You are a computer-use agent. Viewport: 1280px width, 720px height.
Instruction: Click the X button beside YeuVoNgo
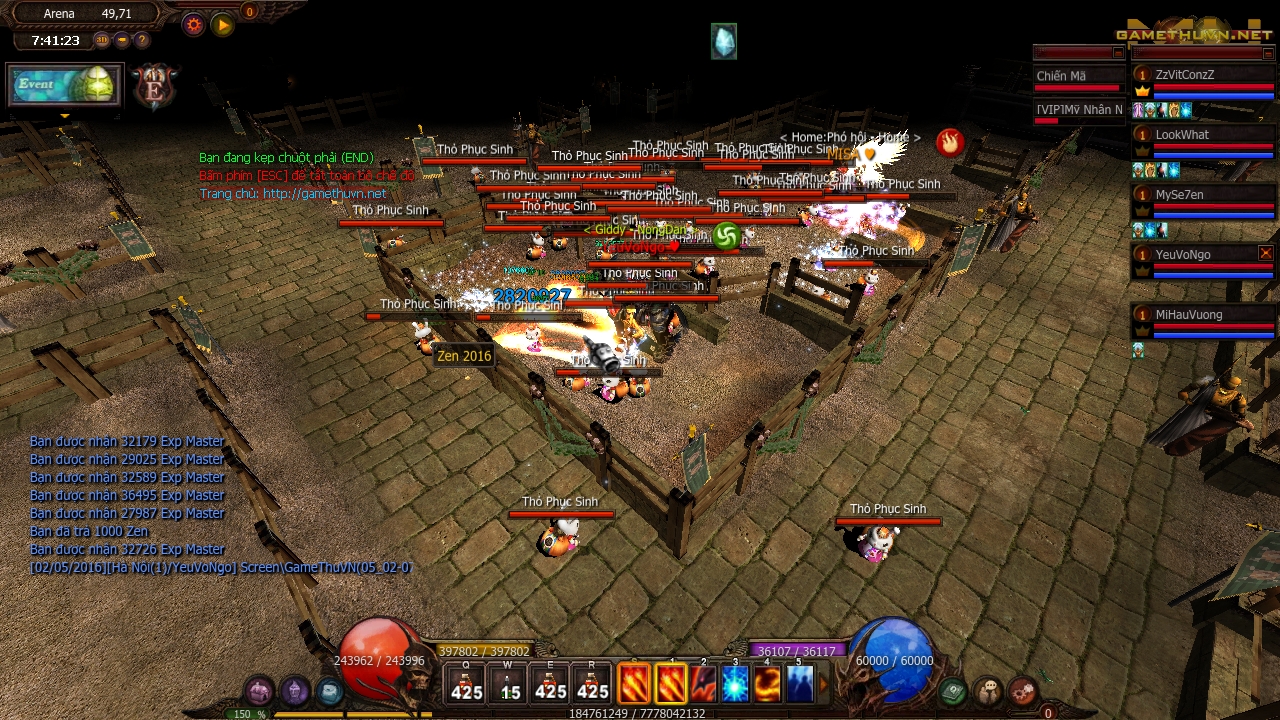tap(1266, 254)
